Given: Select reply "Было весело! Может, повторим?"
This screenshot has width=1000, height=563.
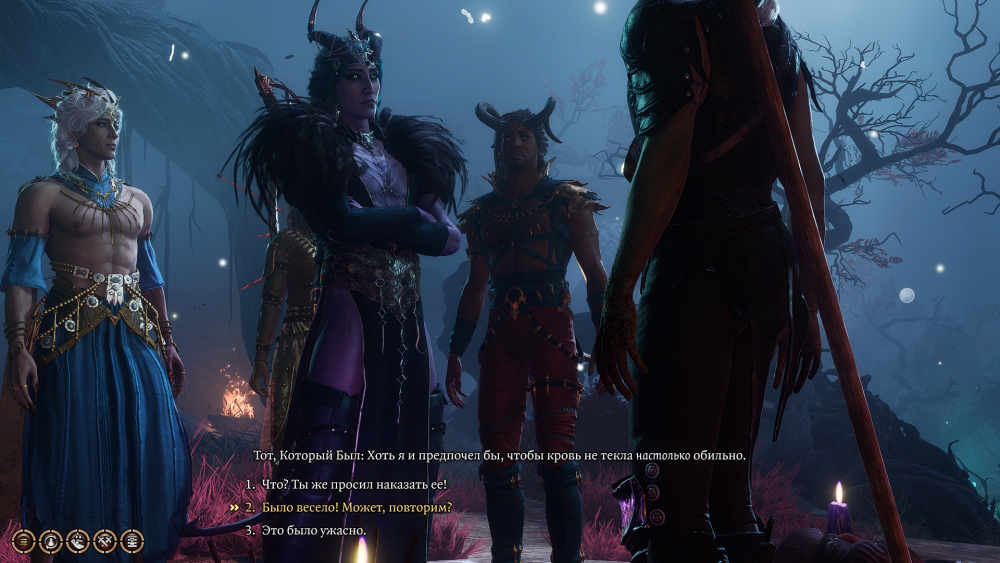Looking at the screenshot, I should [357, 507].
